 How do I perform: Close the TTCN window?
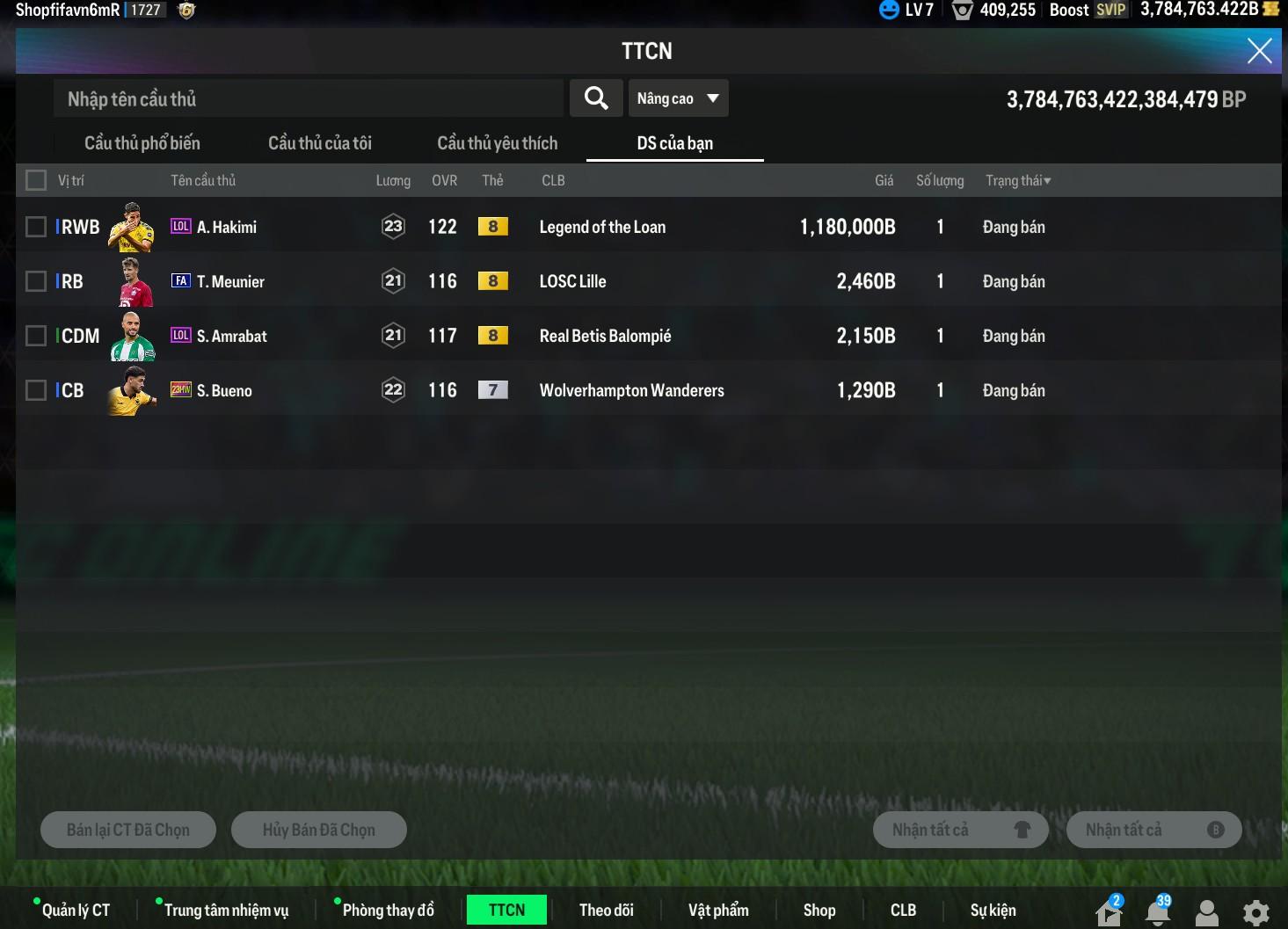coord(1259,51)
